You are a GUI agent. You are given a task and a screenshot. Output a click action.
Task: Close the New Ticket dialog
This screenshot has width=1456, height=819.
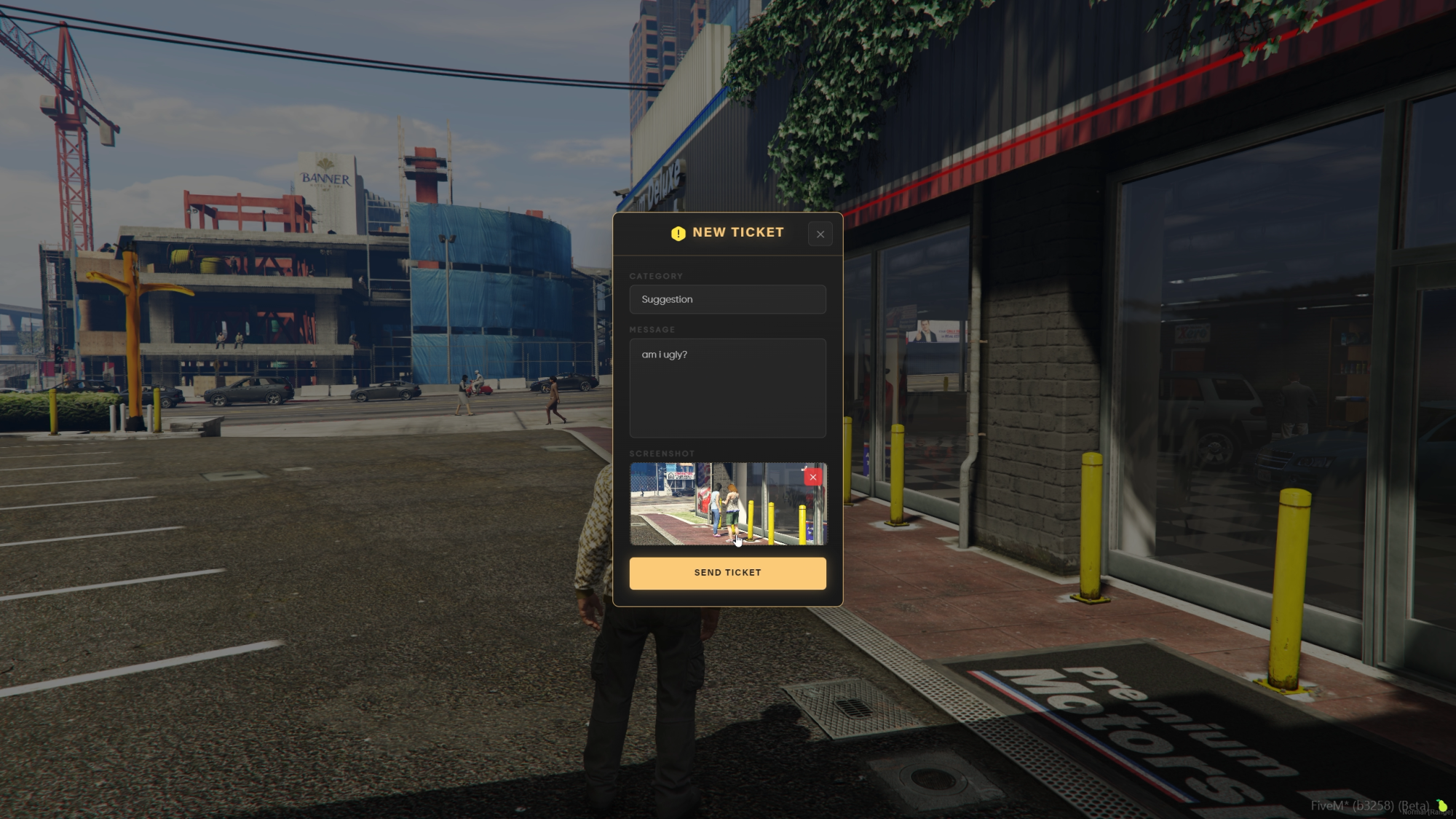(x=820, y=234)
